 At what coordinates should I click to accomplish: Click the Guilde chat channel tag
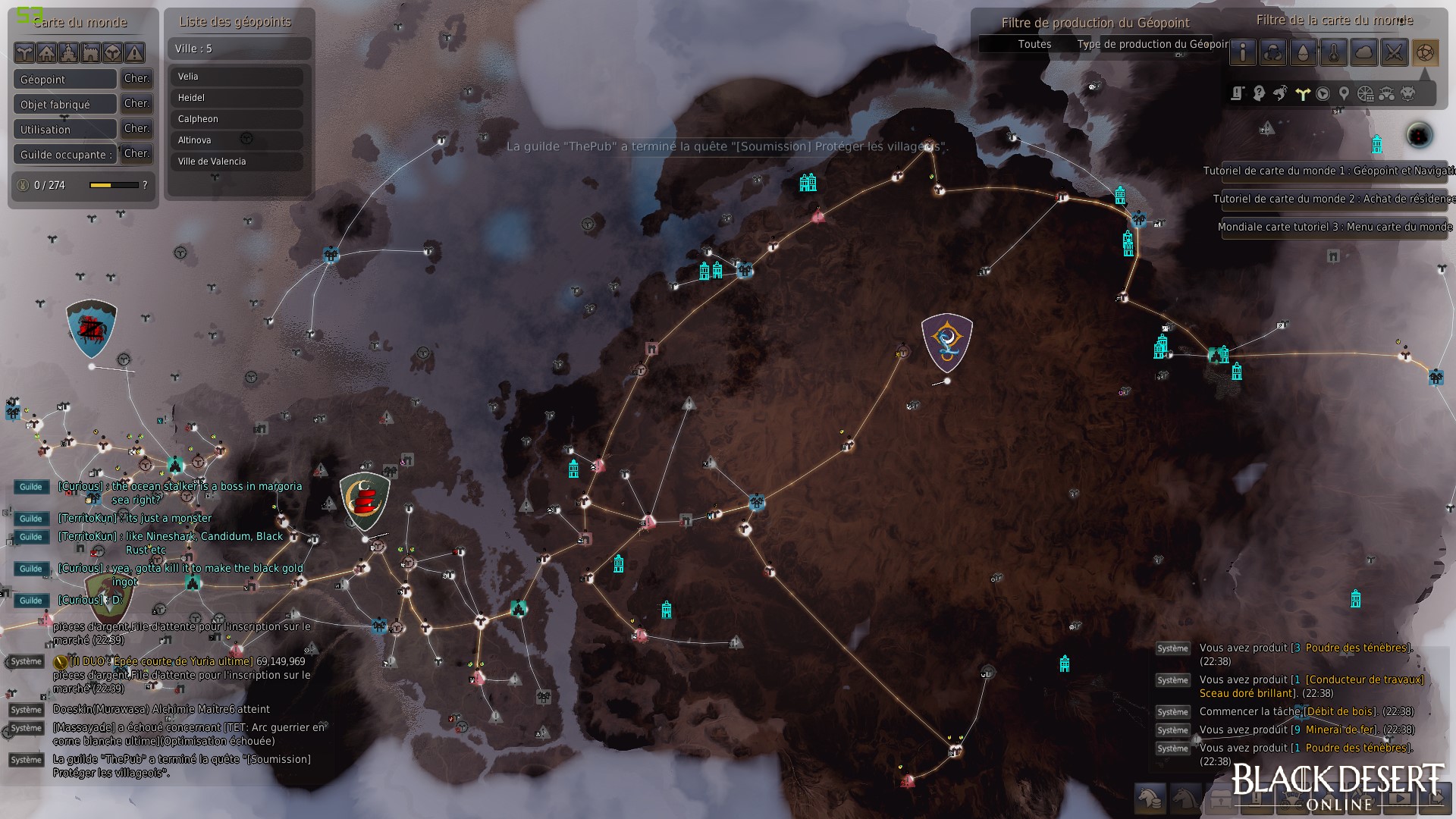(31, 487)
